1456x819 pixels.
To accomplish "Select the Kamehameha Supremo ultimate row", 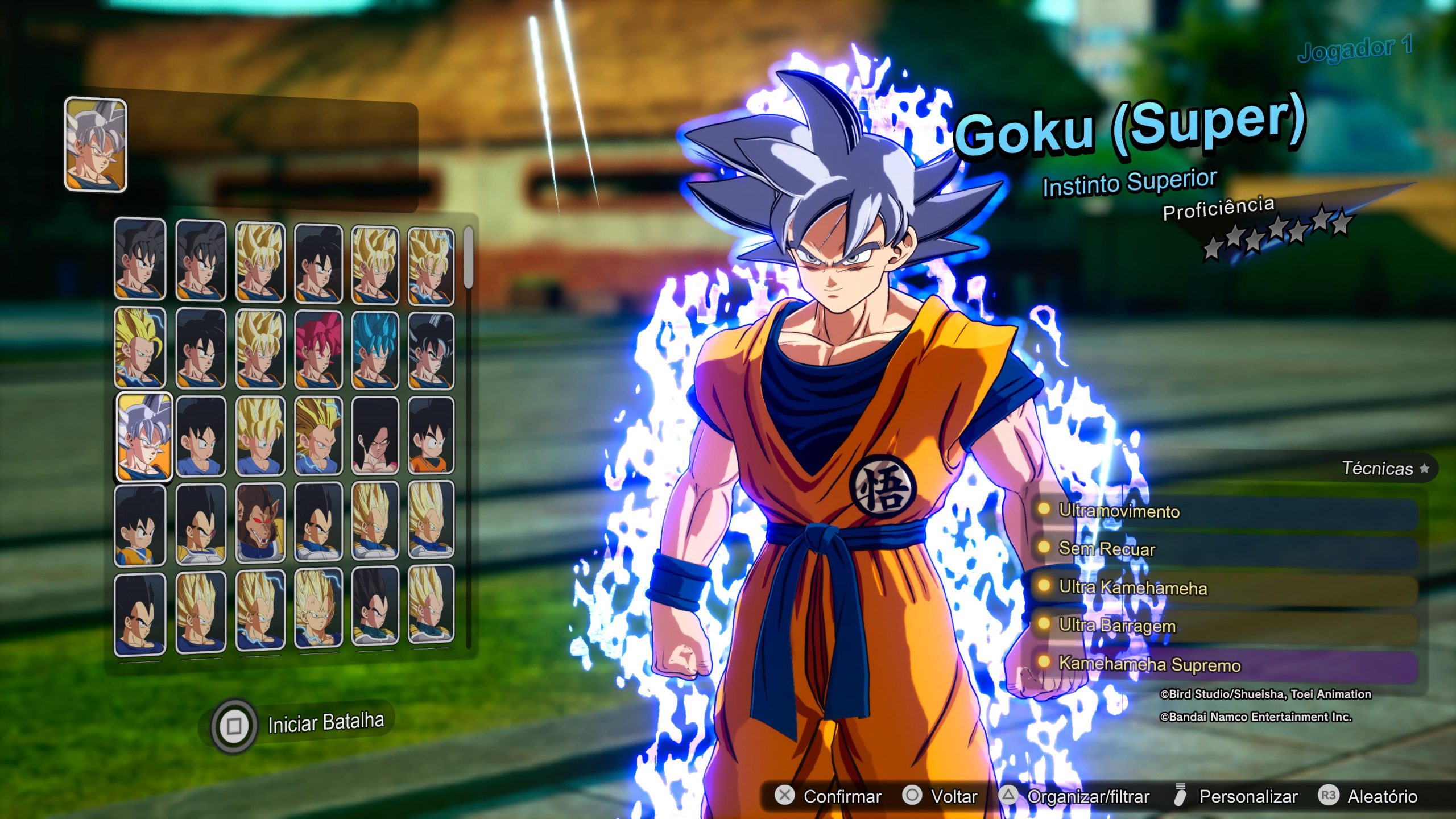I will coord(1223,664).
